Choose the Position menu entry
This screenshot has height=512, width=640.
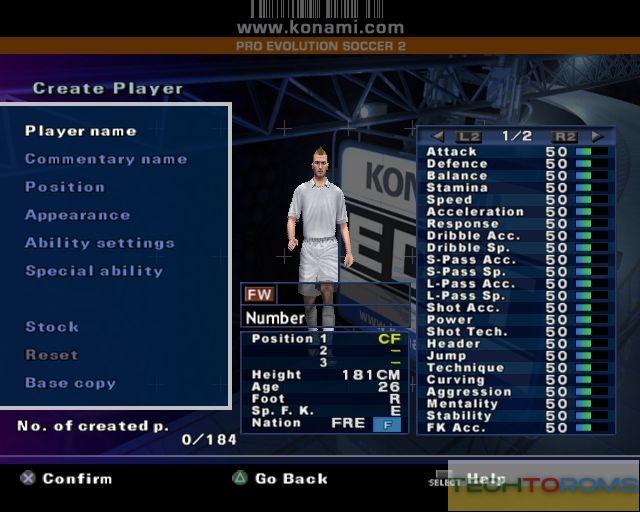[x=65, y=187]
